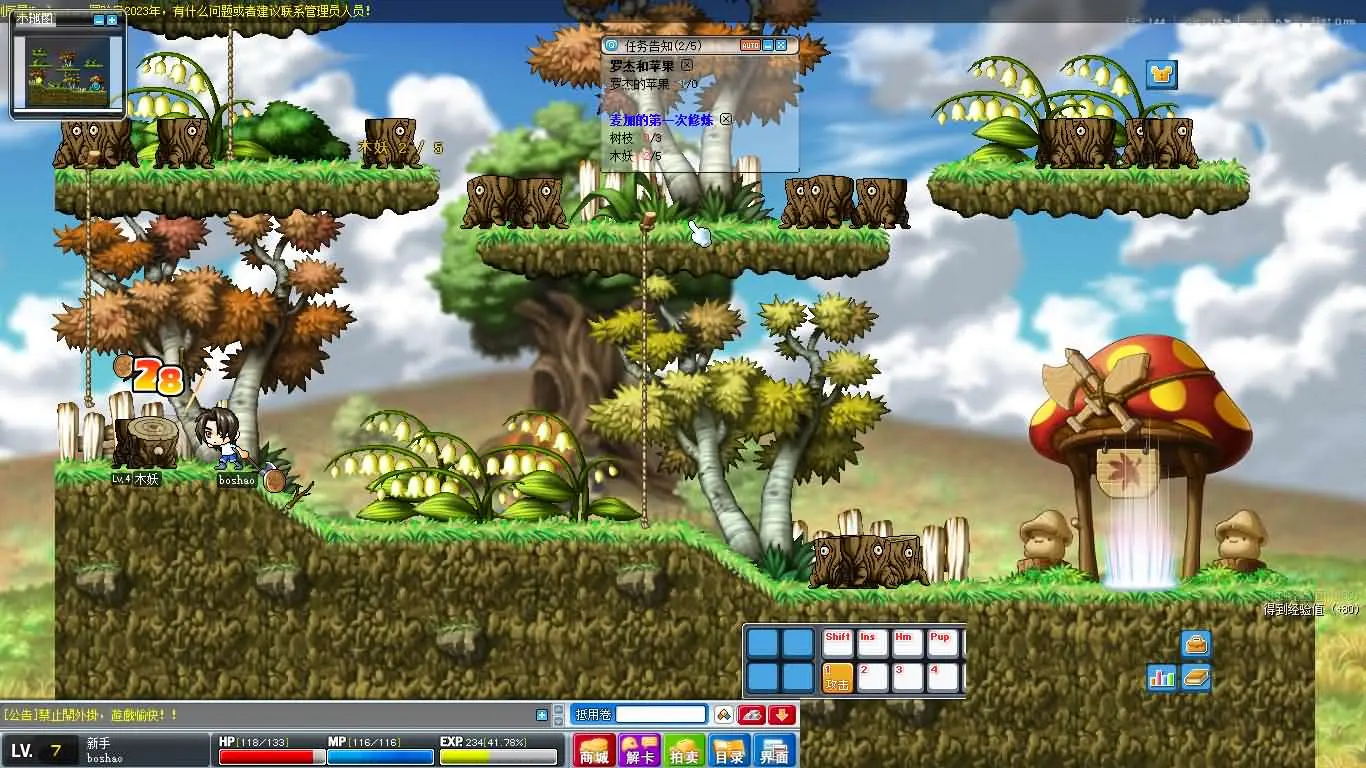Minimize the 任务告知 quest tracker
The width and height of the screenshot is (1366, 768).
pyautogui.click(x=768, y=45)
